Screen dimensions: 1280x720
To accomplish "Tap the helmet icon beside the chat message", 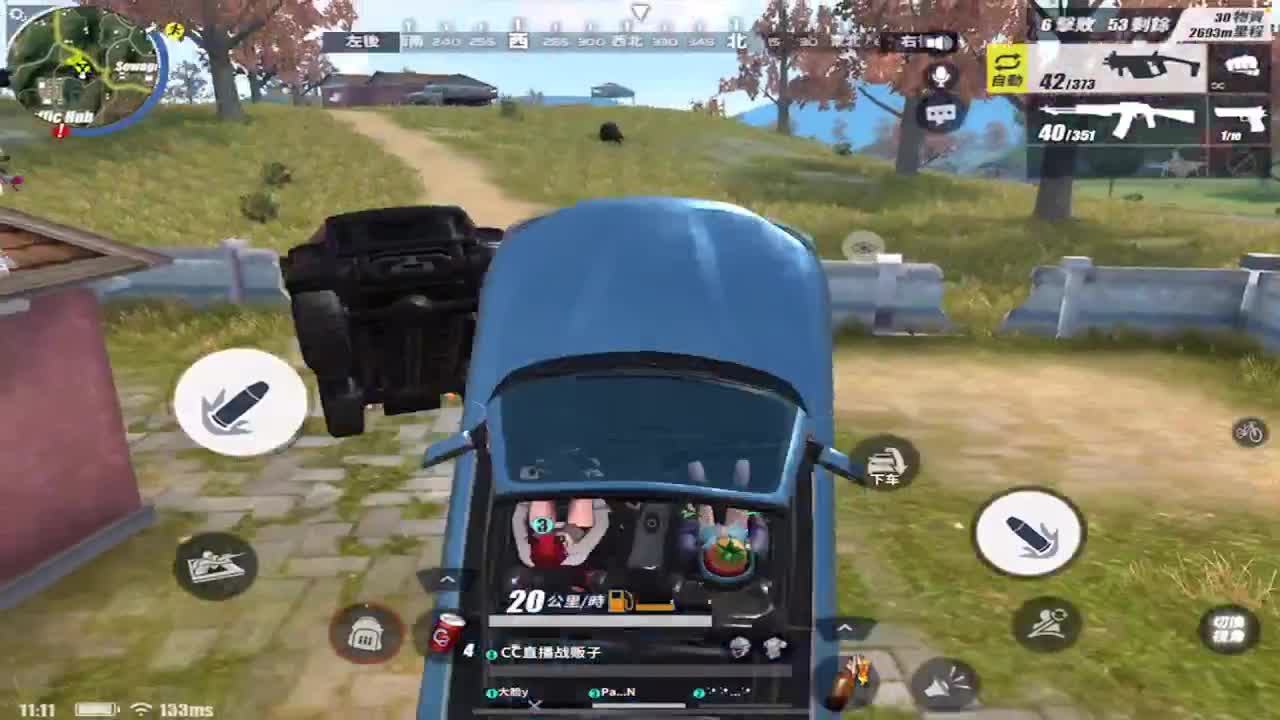I will click(739, 648).
